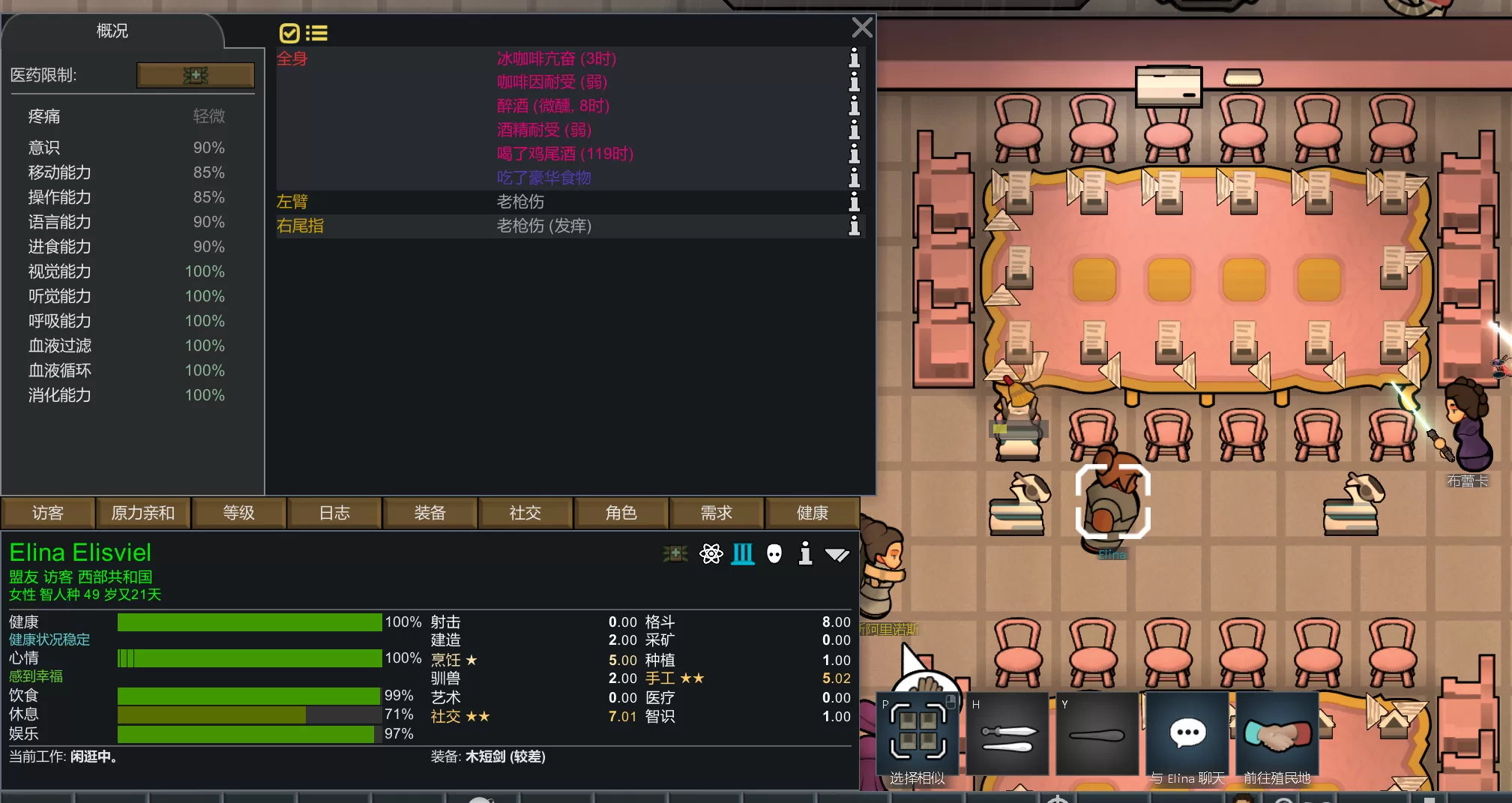1512x803 pixels.
Task: Open the 需求 needs tab
Action: (x=717, y=513)
